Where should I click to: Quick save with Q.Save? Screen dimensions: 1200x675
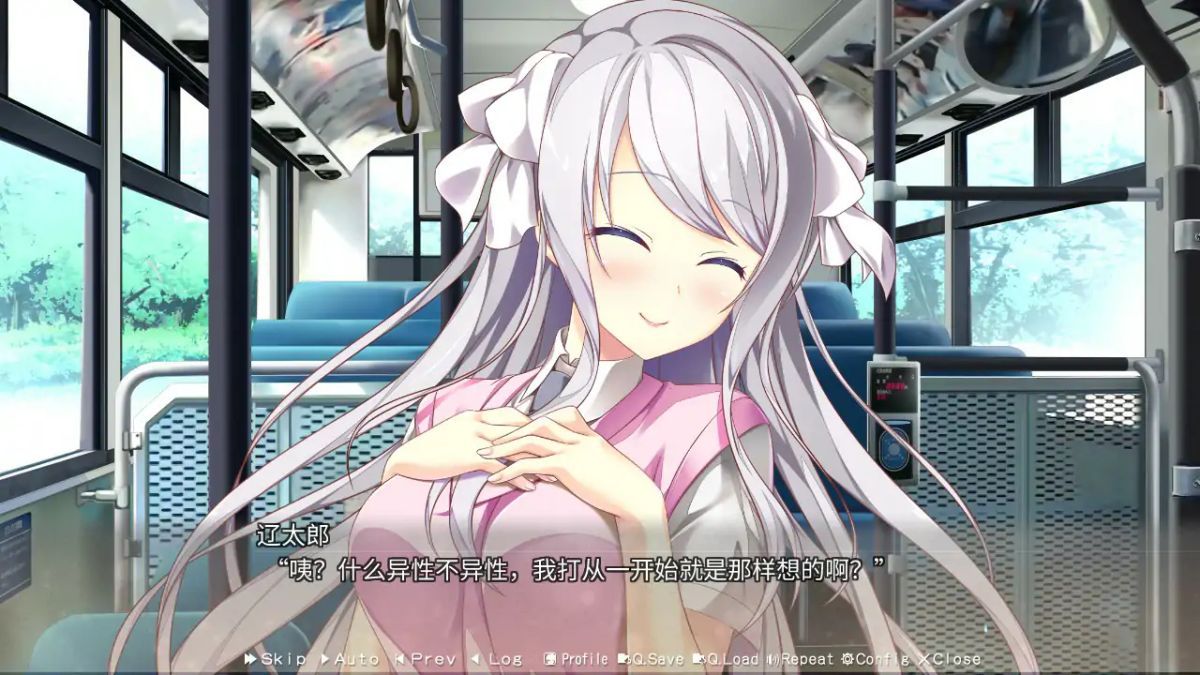(x=651, y=659)
